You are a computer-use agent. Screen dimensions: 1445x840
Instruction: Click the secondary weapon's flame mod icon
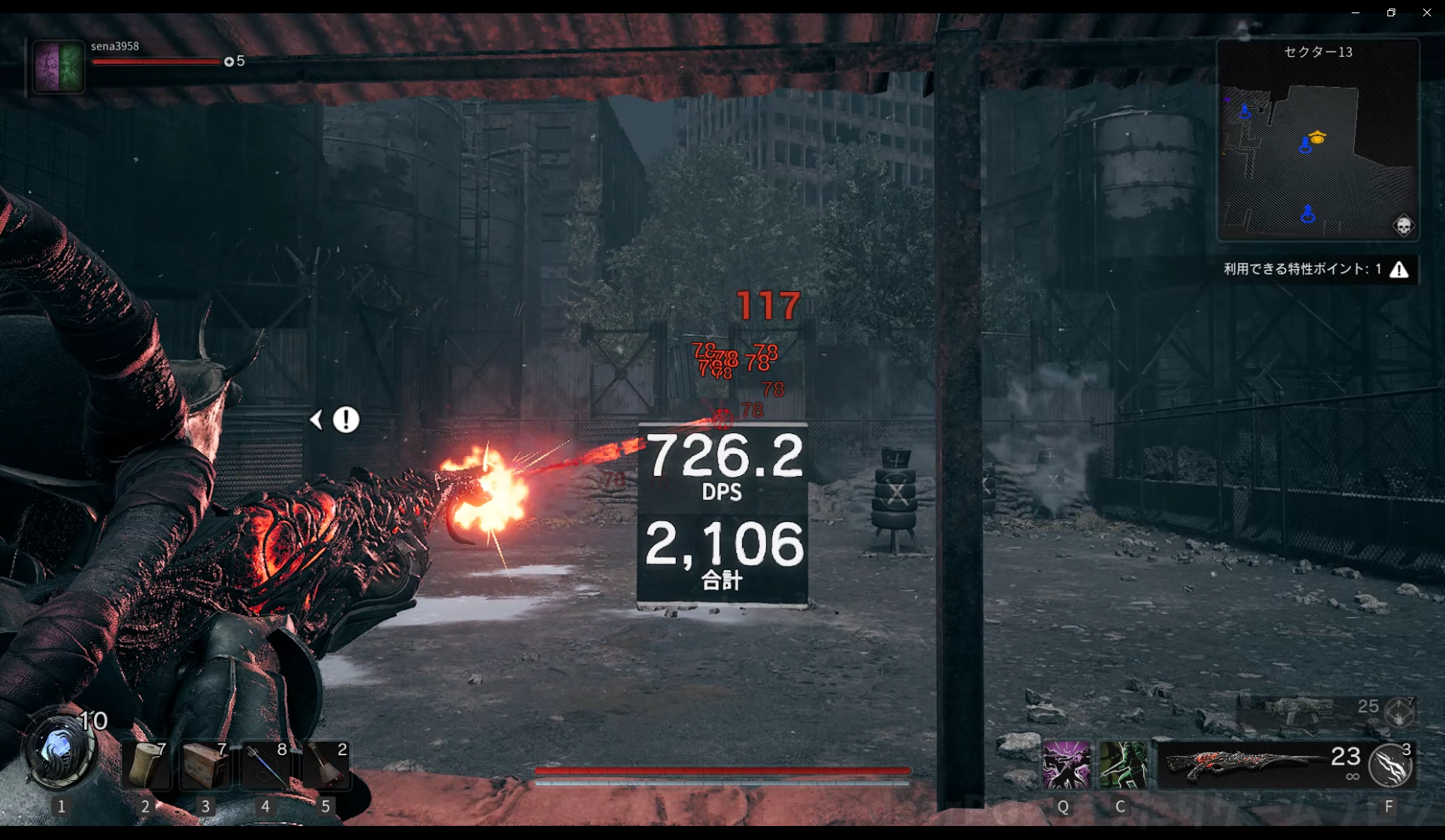pyautogui.click(x=1400, y=712)
